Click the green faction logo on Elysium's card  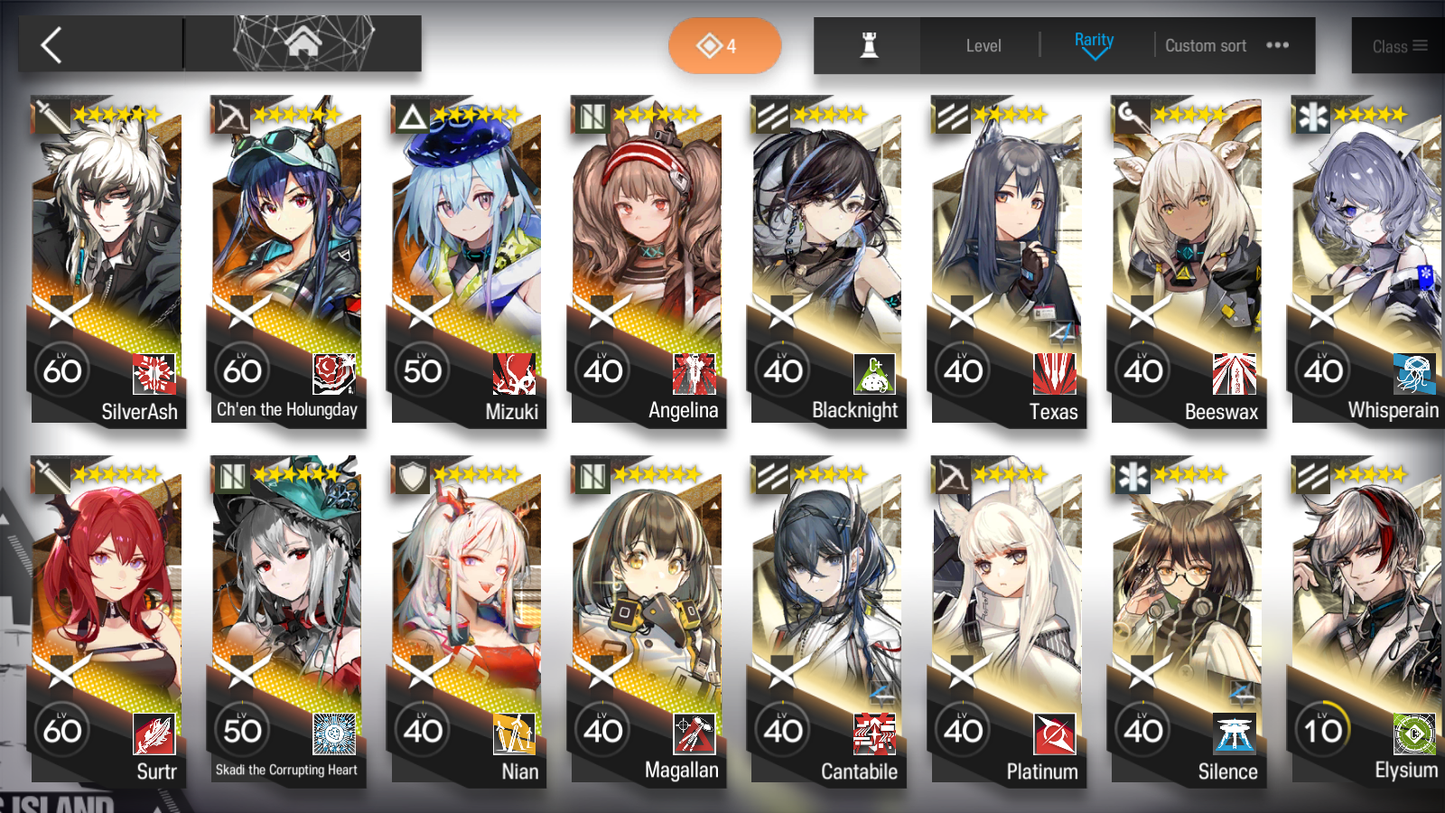pyautogui.click(x=1413, y=734)
